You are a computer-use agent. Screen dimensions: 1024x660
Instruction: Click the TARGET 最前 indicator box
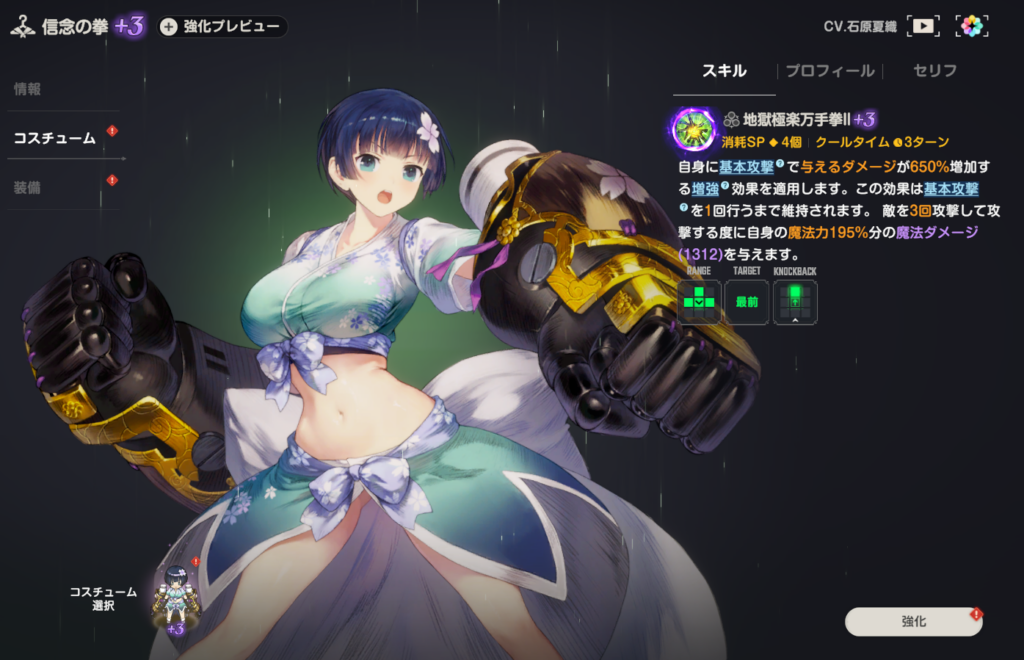(747, 301)
